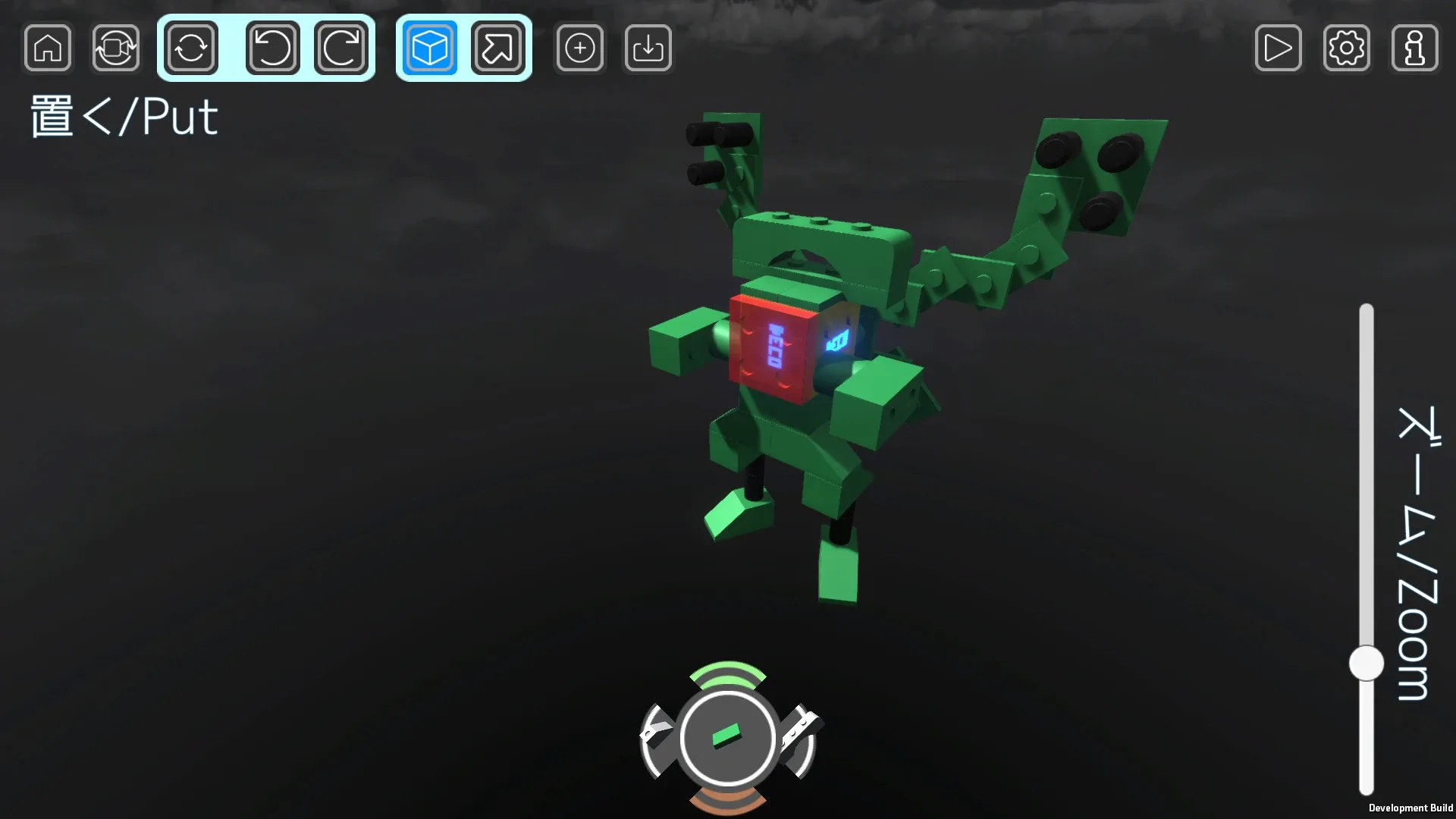Toggle the blue cube view mode
The width and height of the screenshot is (1456, 819).
point(427,48)
